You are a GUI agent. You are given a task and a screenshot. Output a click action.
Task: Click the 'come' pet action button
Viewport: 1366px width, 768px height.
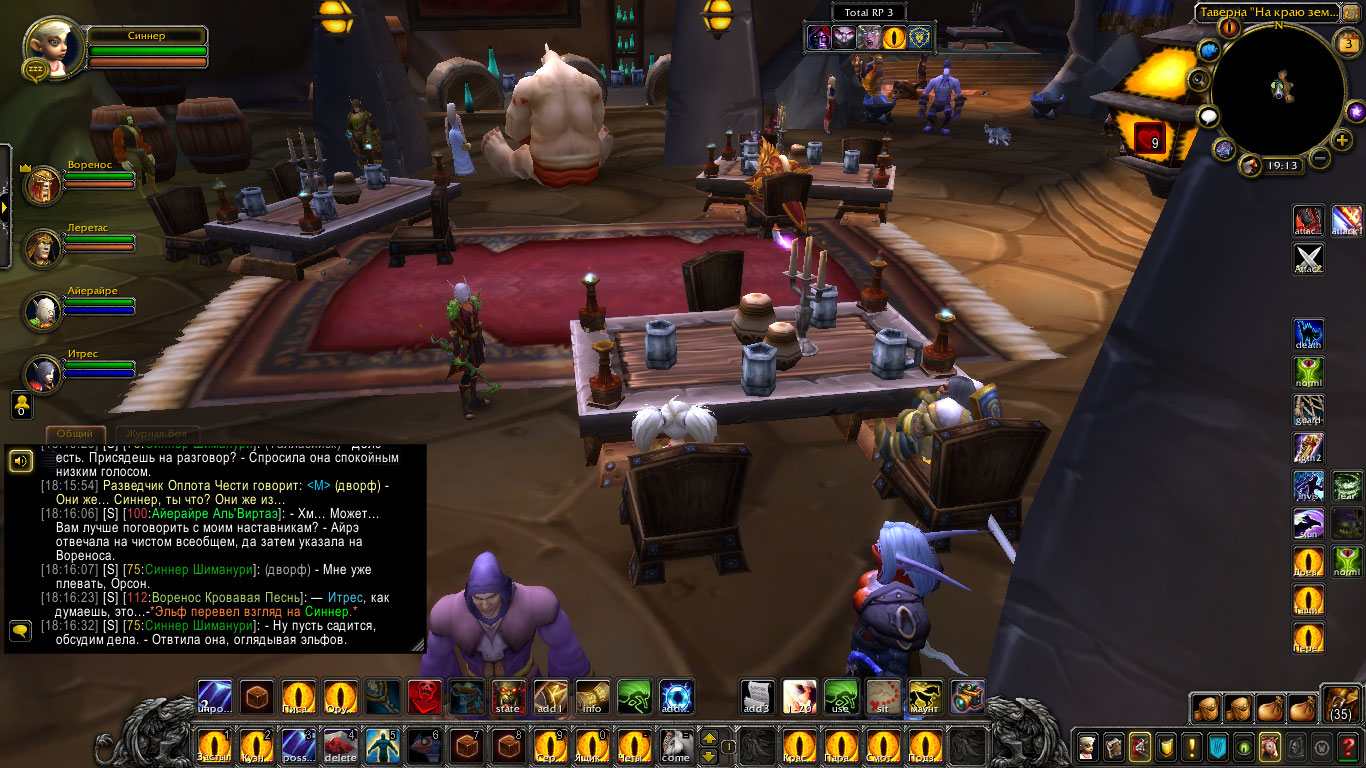pos(676,746)
